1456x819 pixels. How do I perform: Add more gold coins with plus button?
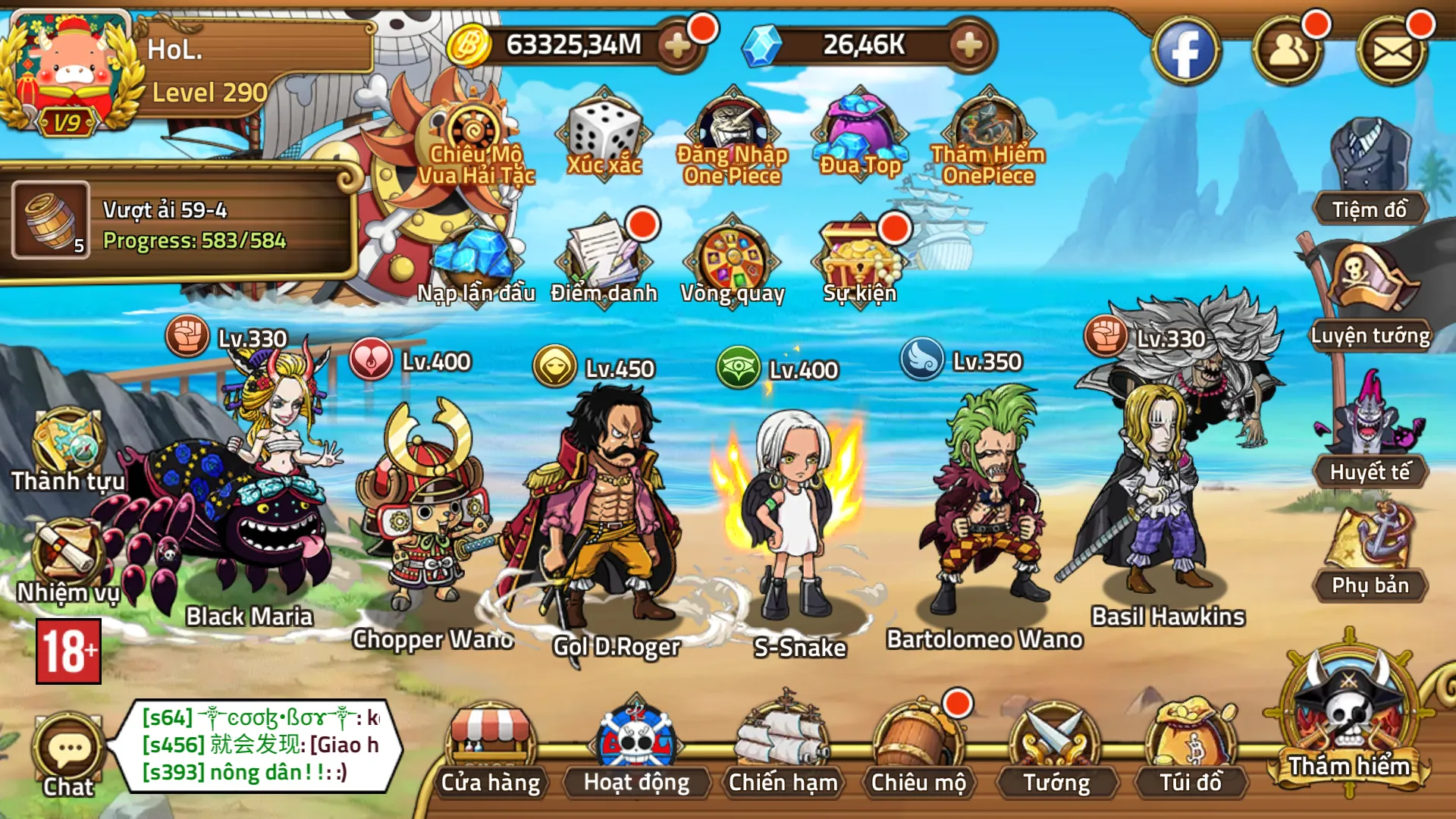coord(677,45)
